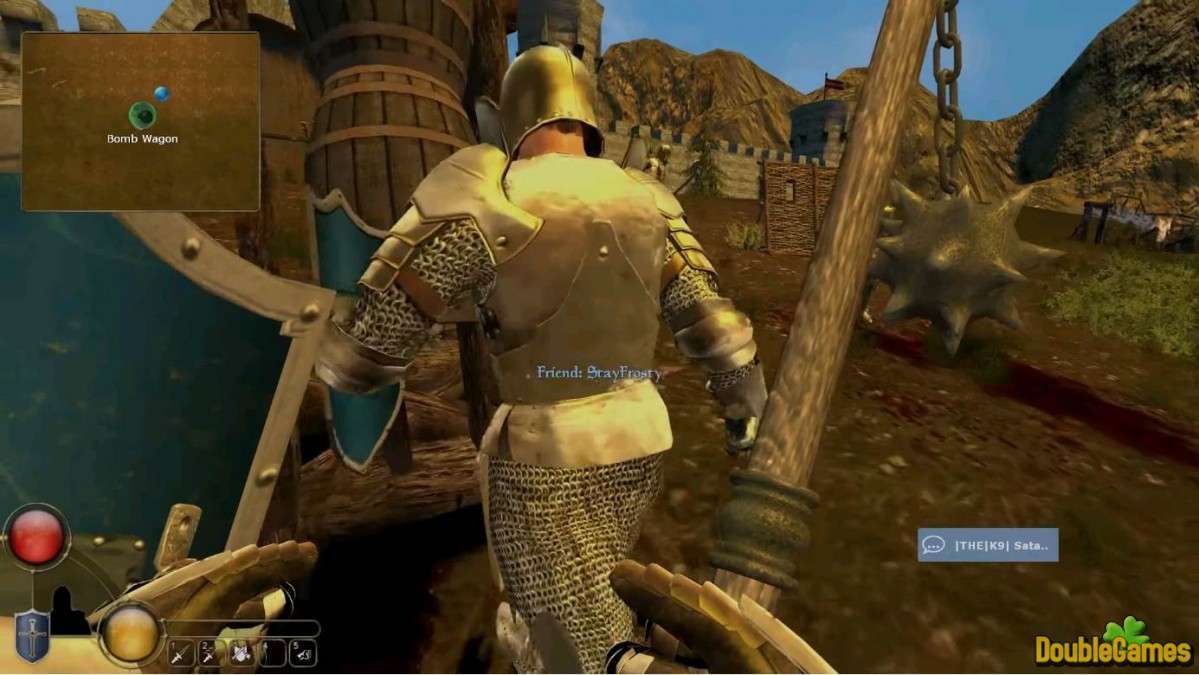Image resolution: width=1199 pixels, height=675 pixels.
Task: Click the DoubleGames watermark logo
Action: [1113, 643]
